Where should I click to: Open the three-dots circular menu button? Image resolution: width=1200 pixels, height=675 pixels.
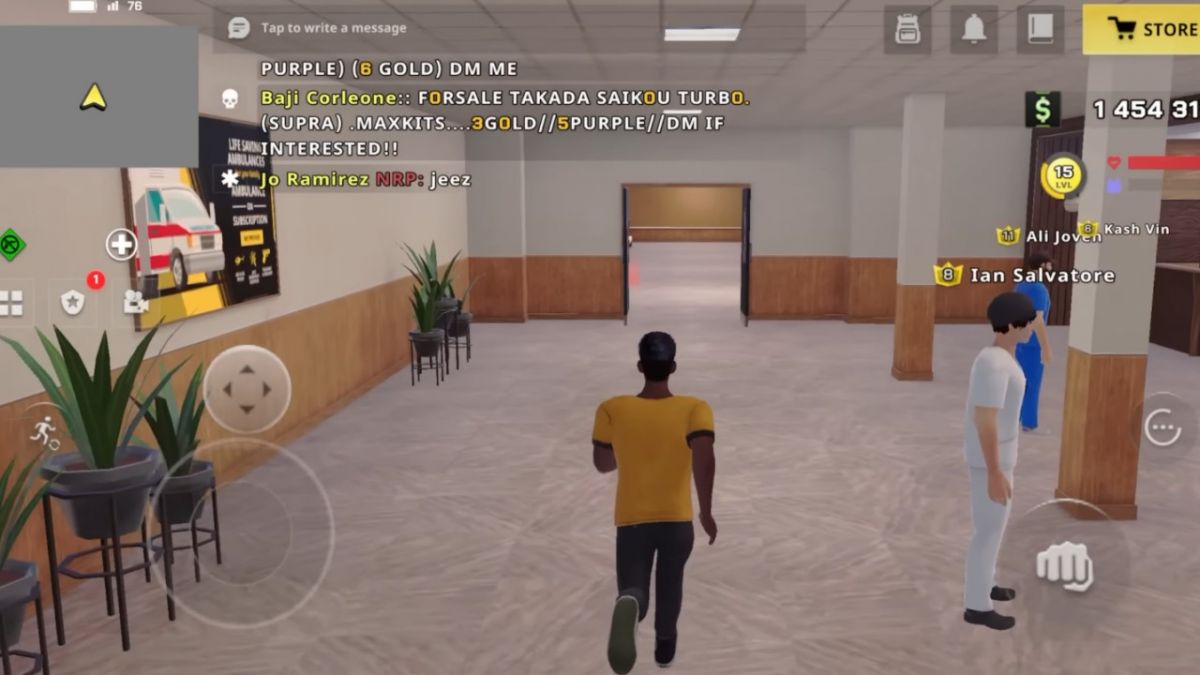coord(1163,427)
